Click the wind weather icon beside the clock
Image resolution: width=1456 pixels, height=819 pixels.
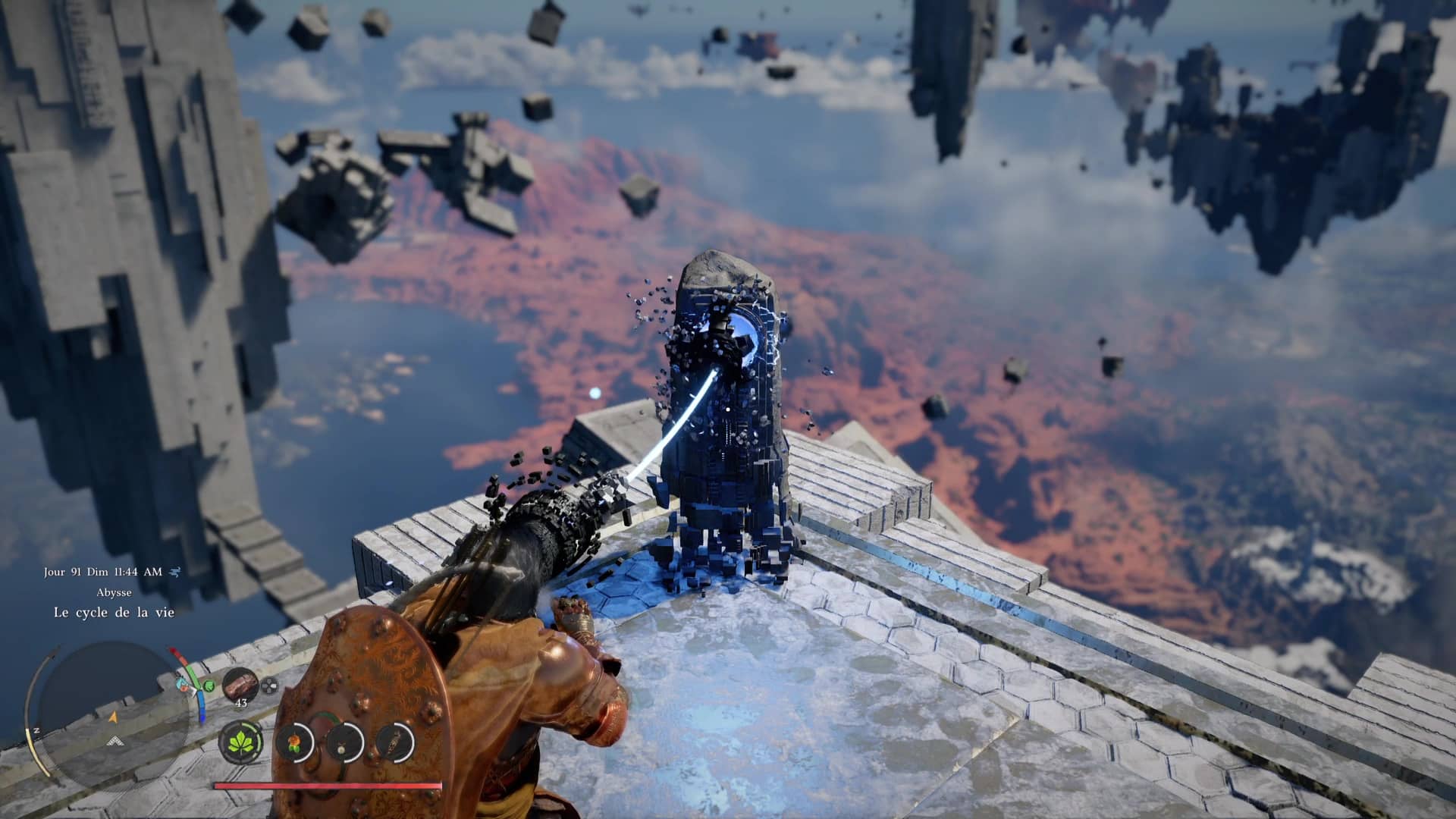176,572
